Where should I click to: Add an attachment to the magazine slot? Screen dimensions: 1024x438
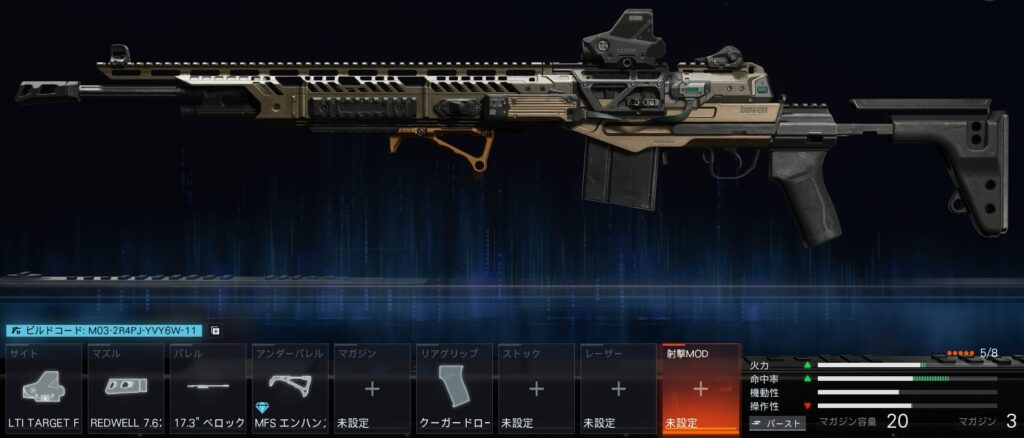coord(372,389)
